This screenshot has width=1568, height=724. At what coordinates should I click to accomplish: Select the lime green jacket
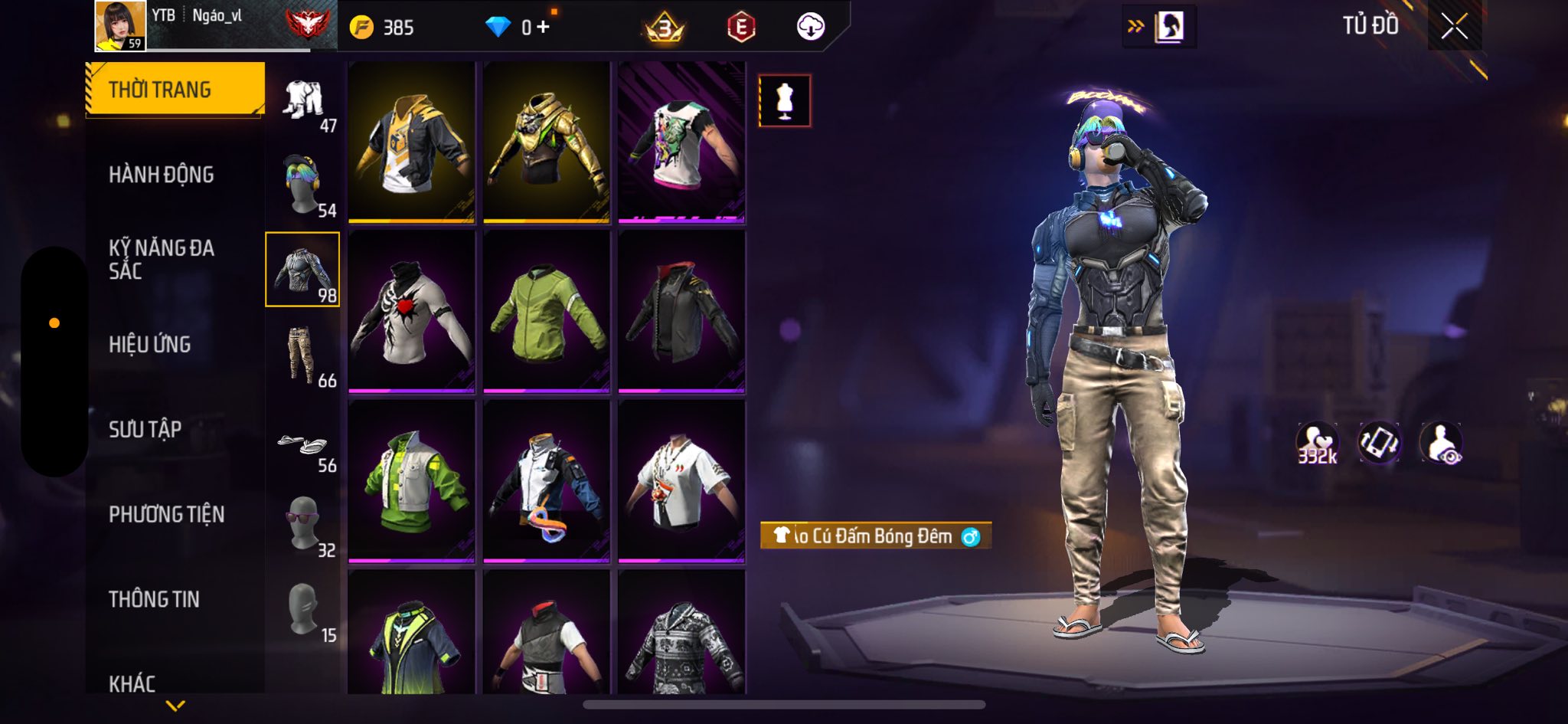547,313
